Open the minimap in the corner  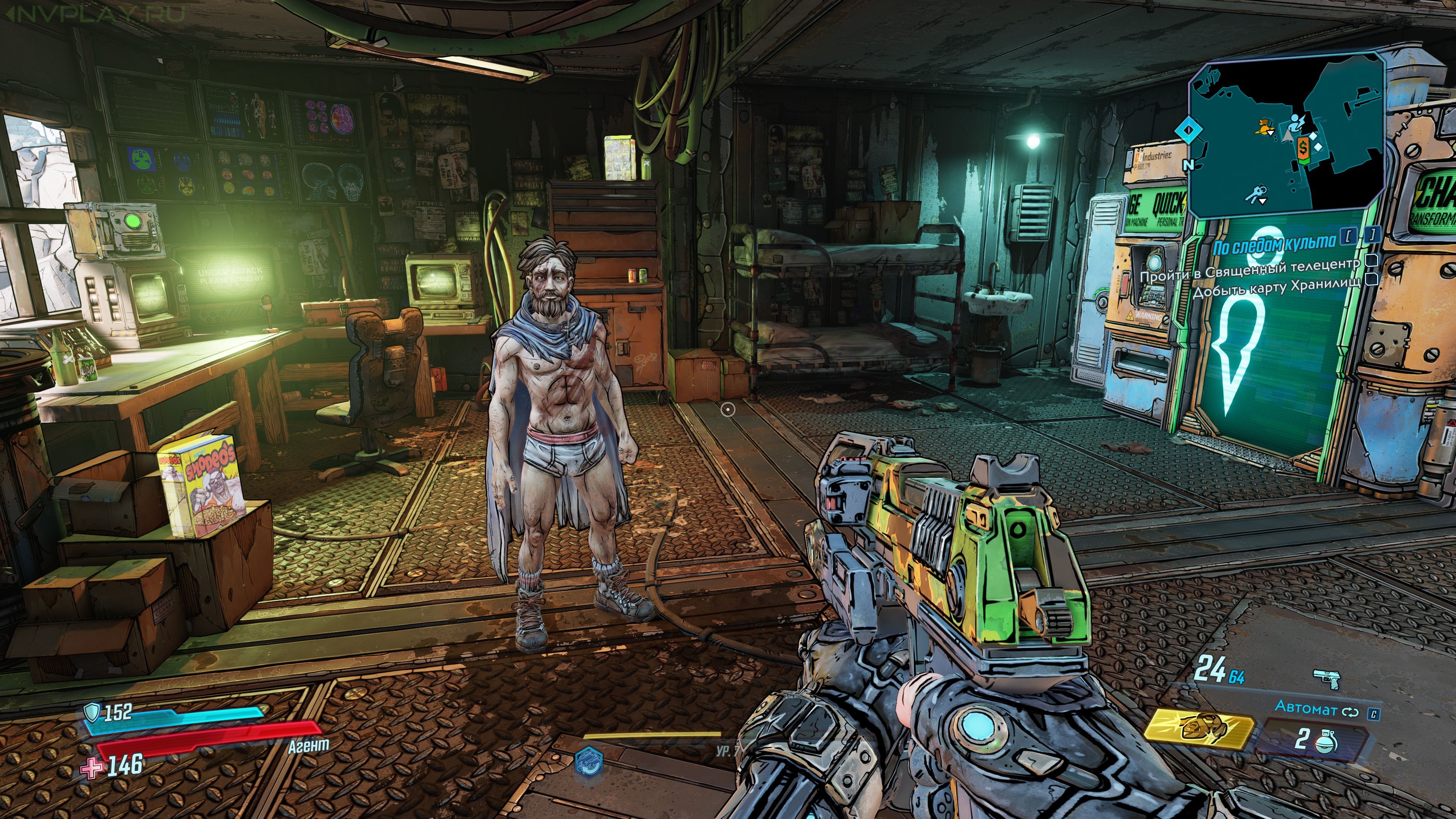(x=1286, y=138)
